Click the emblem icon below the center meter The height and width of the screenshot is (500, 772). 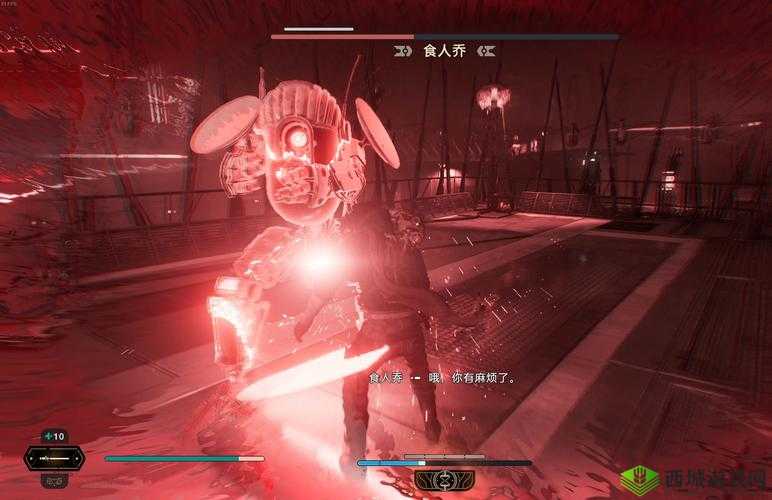443,481
